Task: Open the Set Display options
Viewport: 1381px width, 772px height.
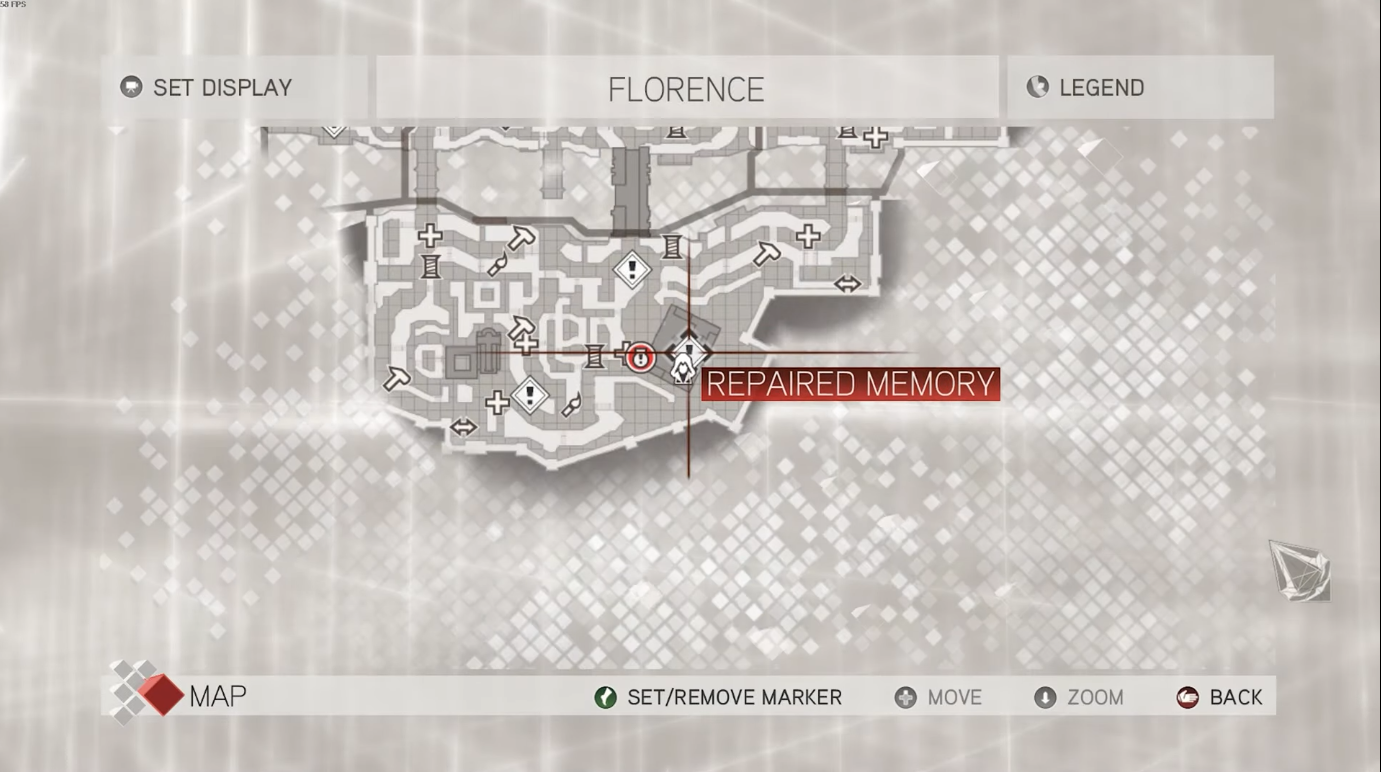Action: pos(207,87)
